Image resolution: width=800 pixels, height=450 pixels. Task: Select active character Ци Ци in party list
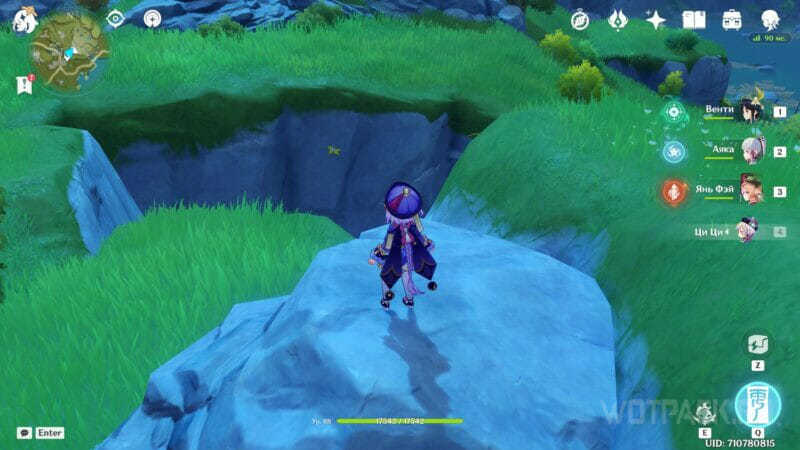[x=747, y=231]
